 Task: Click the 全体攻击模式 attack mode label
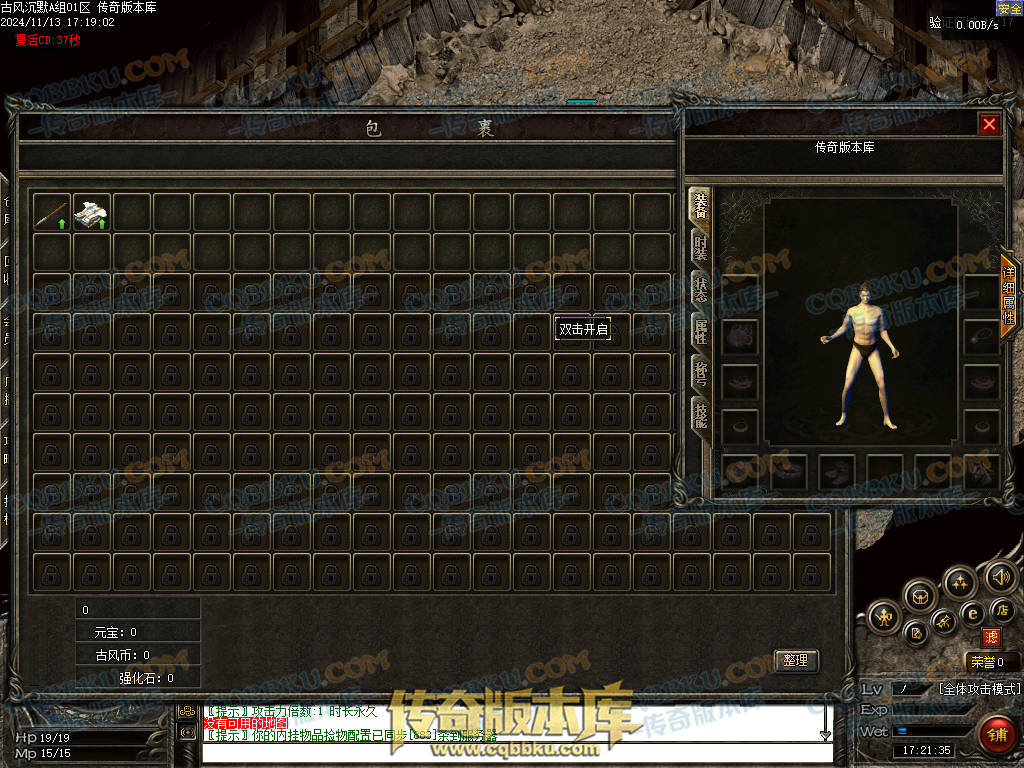pyautogui.click(x=979, y=689)
